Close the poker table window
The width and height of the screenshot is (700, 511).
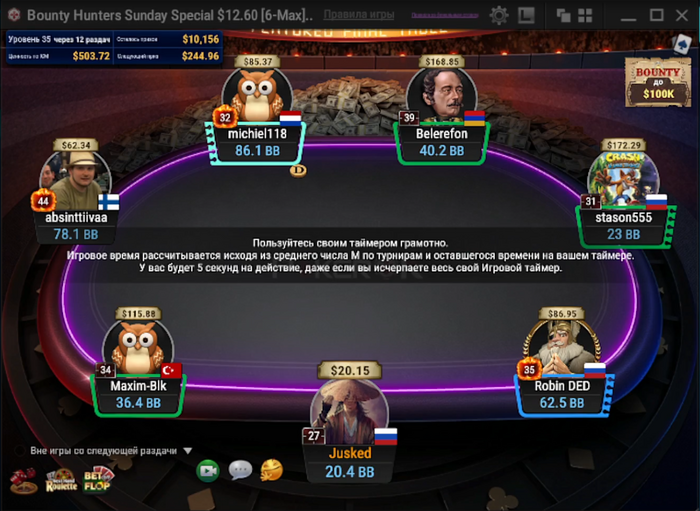coord(684,15)
